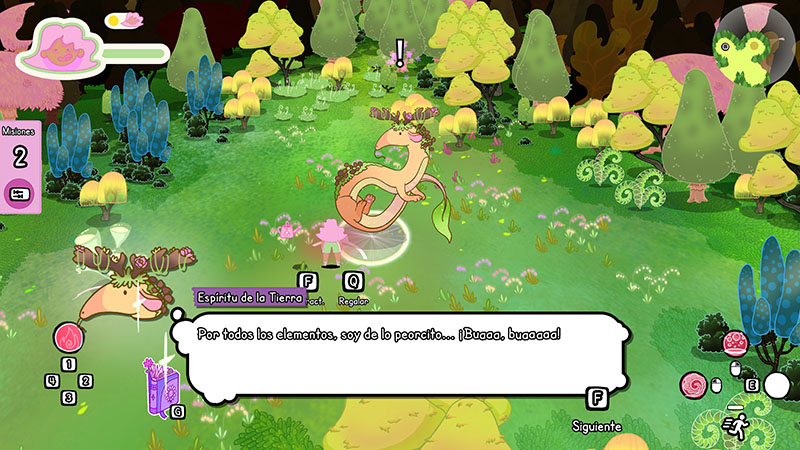Open the Misiones quest tracker panel
The width and height of the screenshot is (800, 450).
pyautogui.click(x=18, y=165)
